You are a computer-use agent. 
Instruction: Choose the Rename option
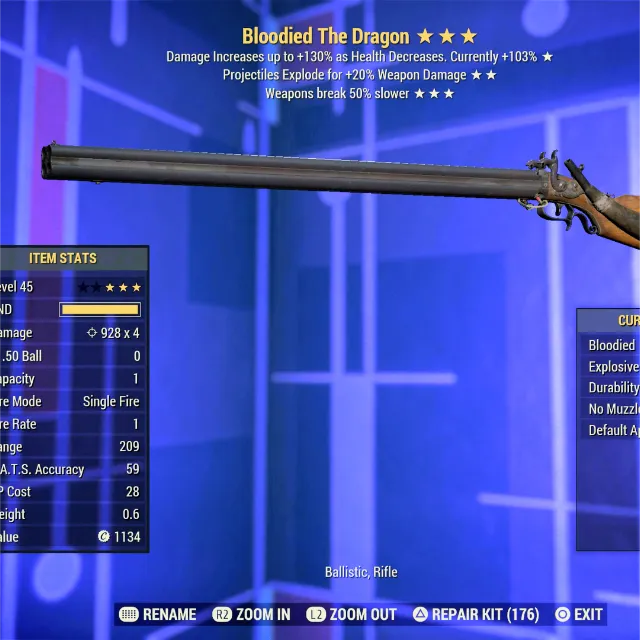[x=157, y=614]
